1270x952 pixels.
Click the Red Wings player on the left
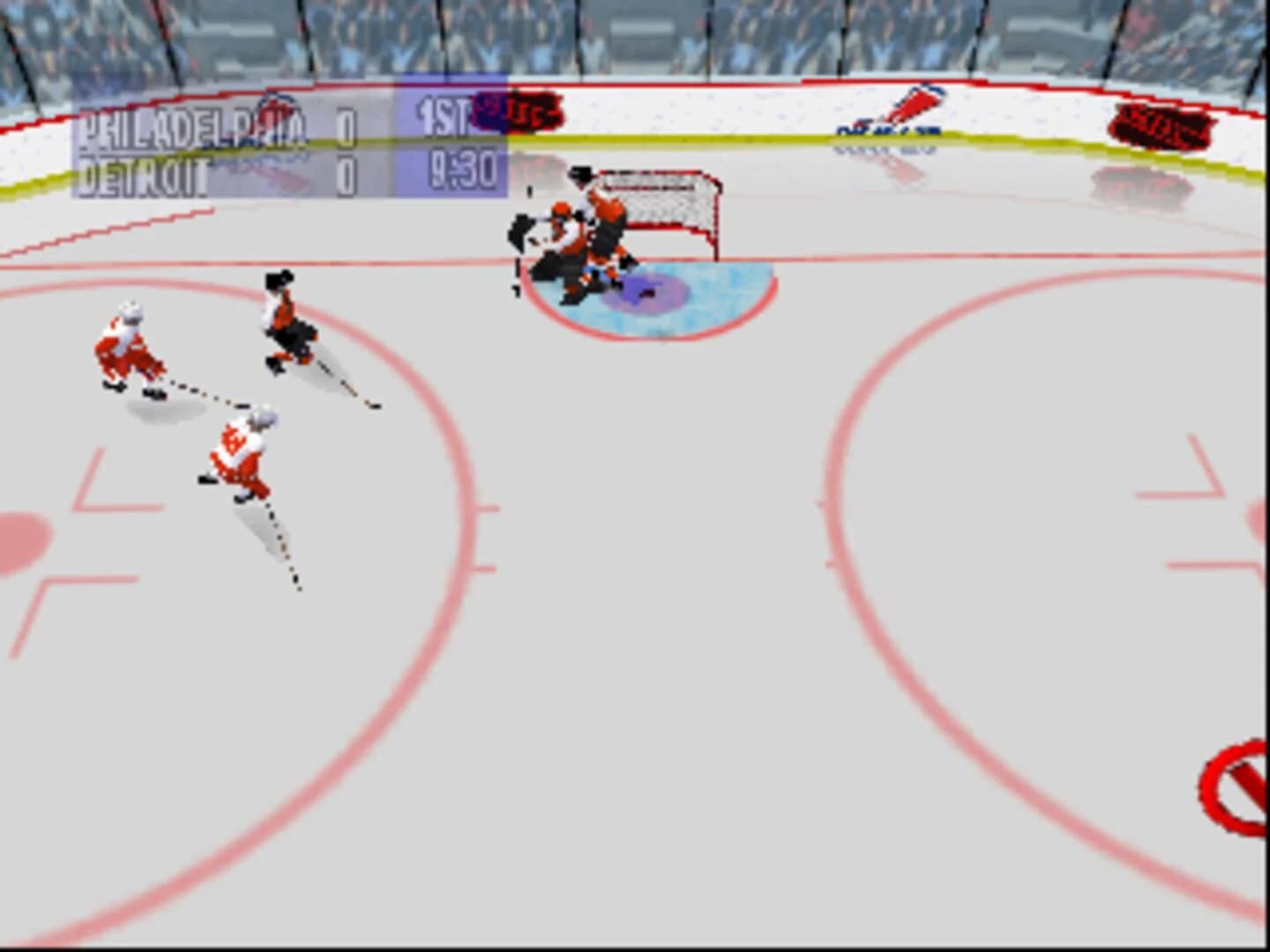click(128, 344)
